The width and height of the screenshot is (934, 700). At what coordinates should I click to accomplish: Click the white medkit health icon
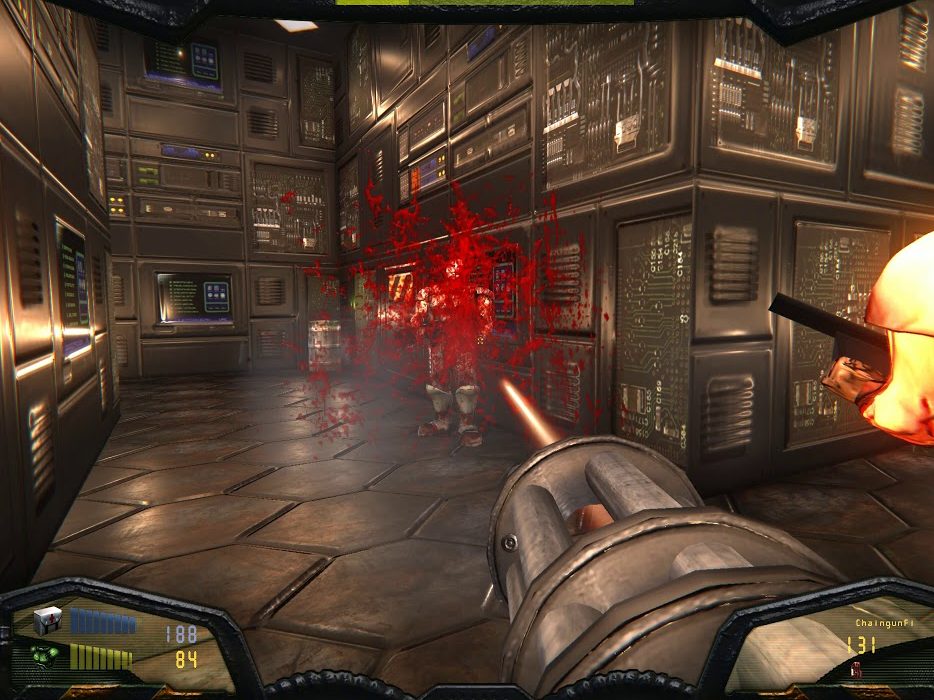coord(48,620)
